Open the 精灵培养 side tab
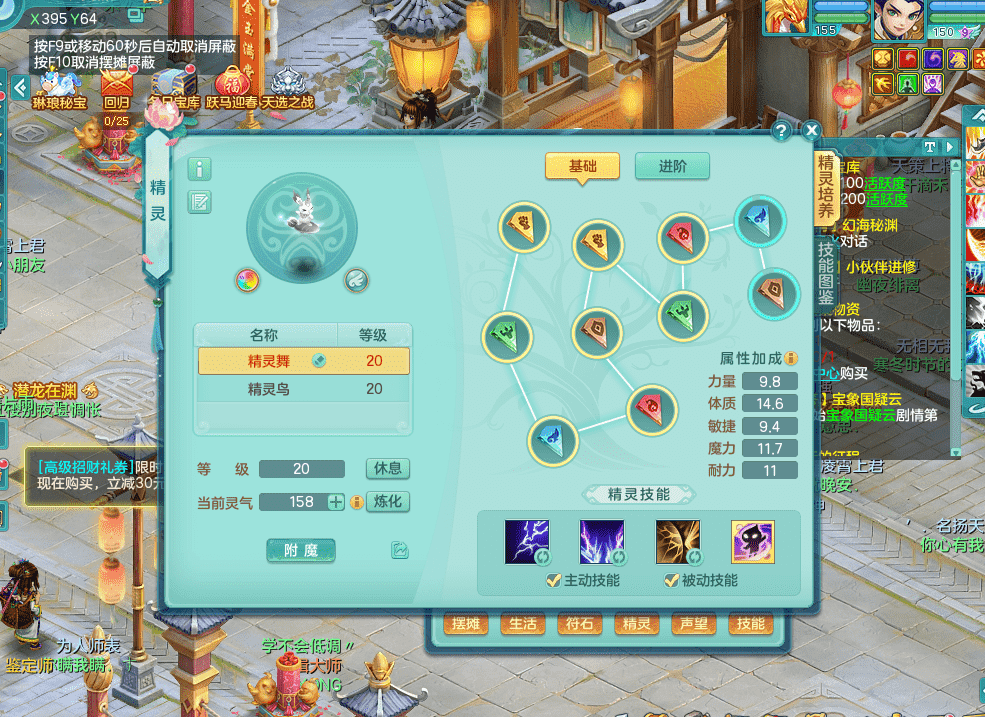Viewport: 985px width, 717px height. 826,188
